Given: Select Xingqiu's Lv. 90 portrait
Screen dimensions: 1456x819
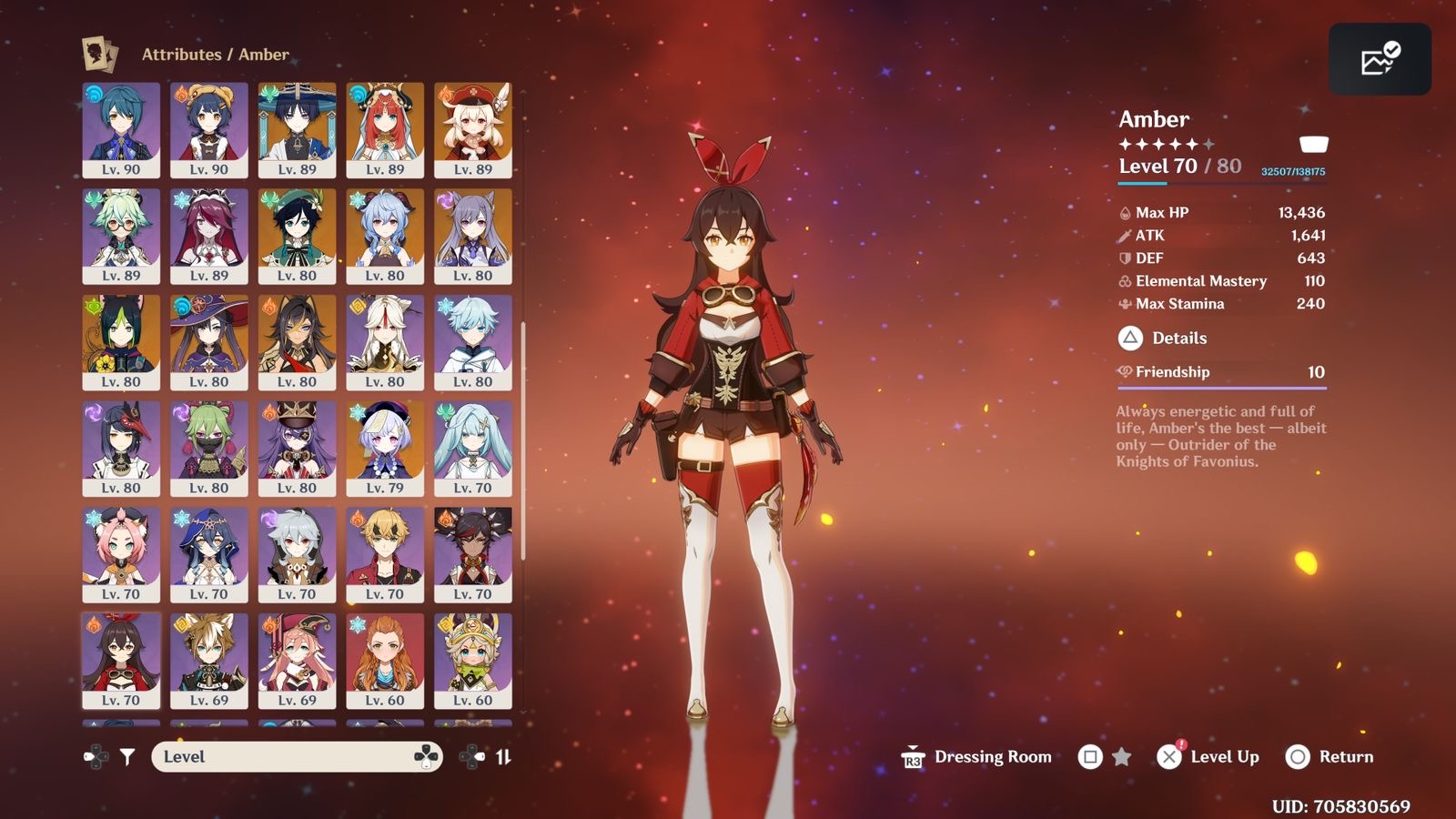Looking at the screenshot, I should click(x=121, y=129).
